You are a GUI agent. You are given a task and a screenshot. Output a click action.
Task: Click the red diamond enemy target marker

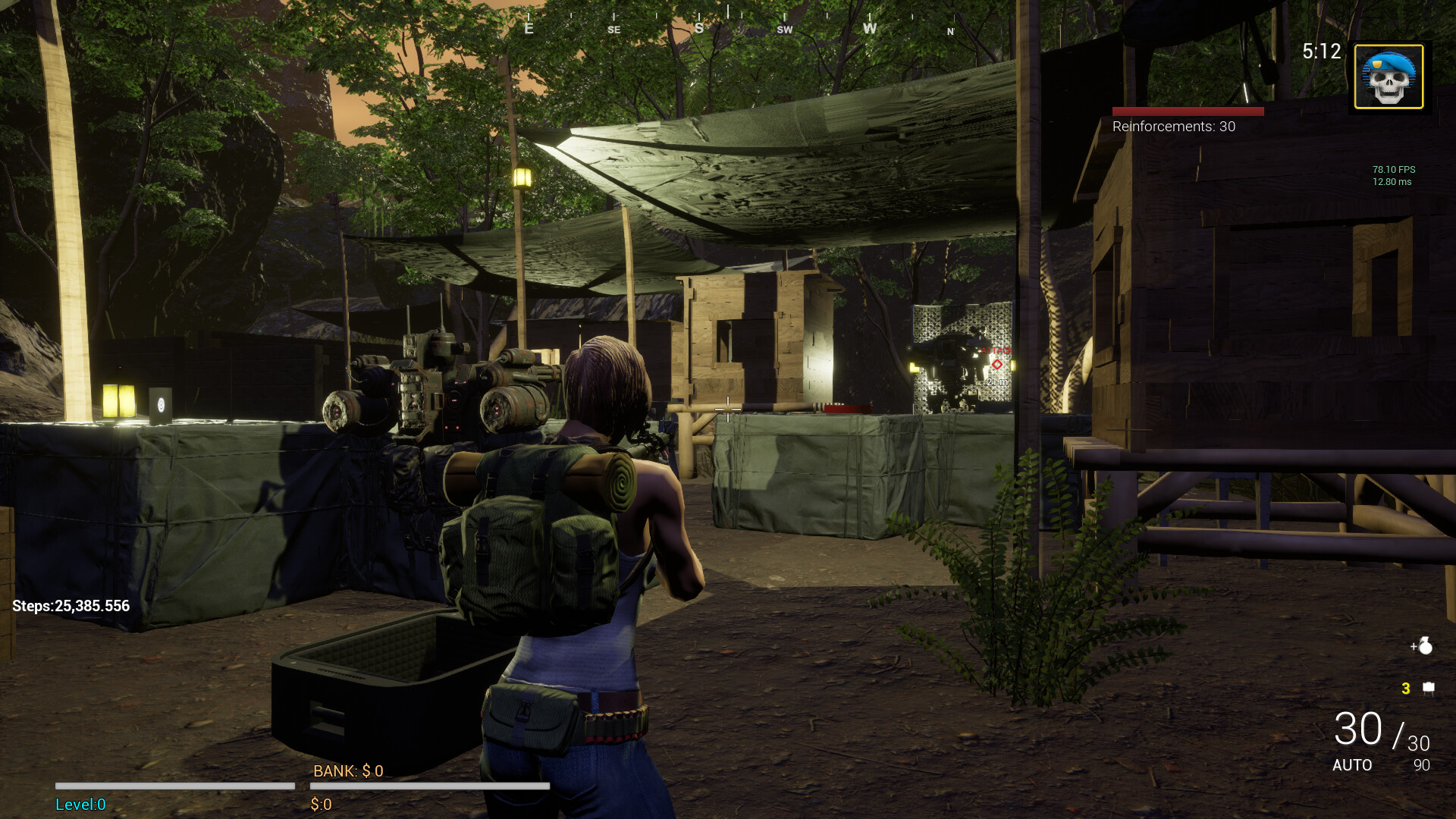coord(996,364)
